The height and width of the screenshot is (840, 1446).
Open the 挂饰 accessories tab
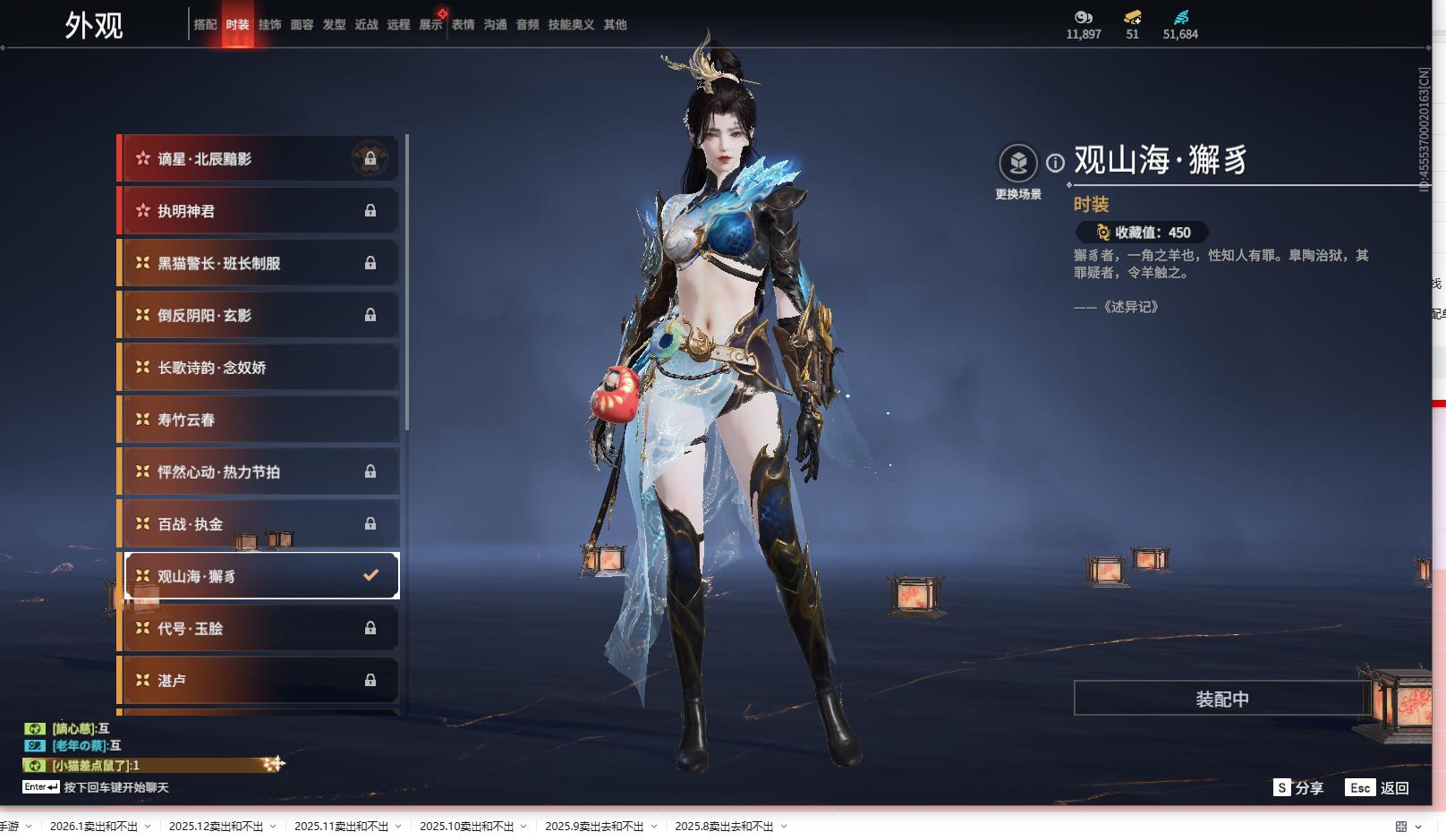pos(269,25)
